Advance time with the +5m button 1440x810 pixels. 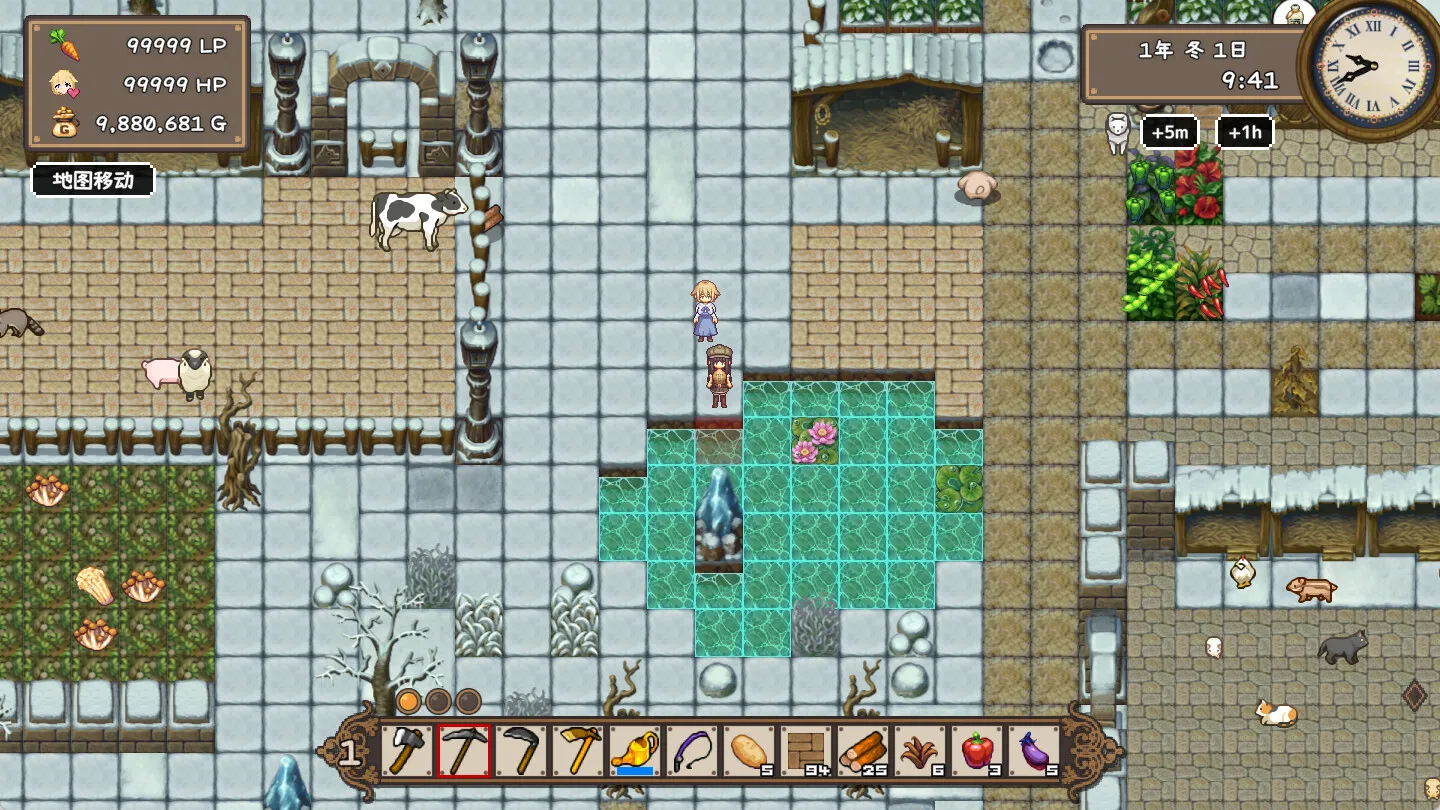[x=1170, y=132]
